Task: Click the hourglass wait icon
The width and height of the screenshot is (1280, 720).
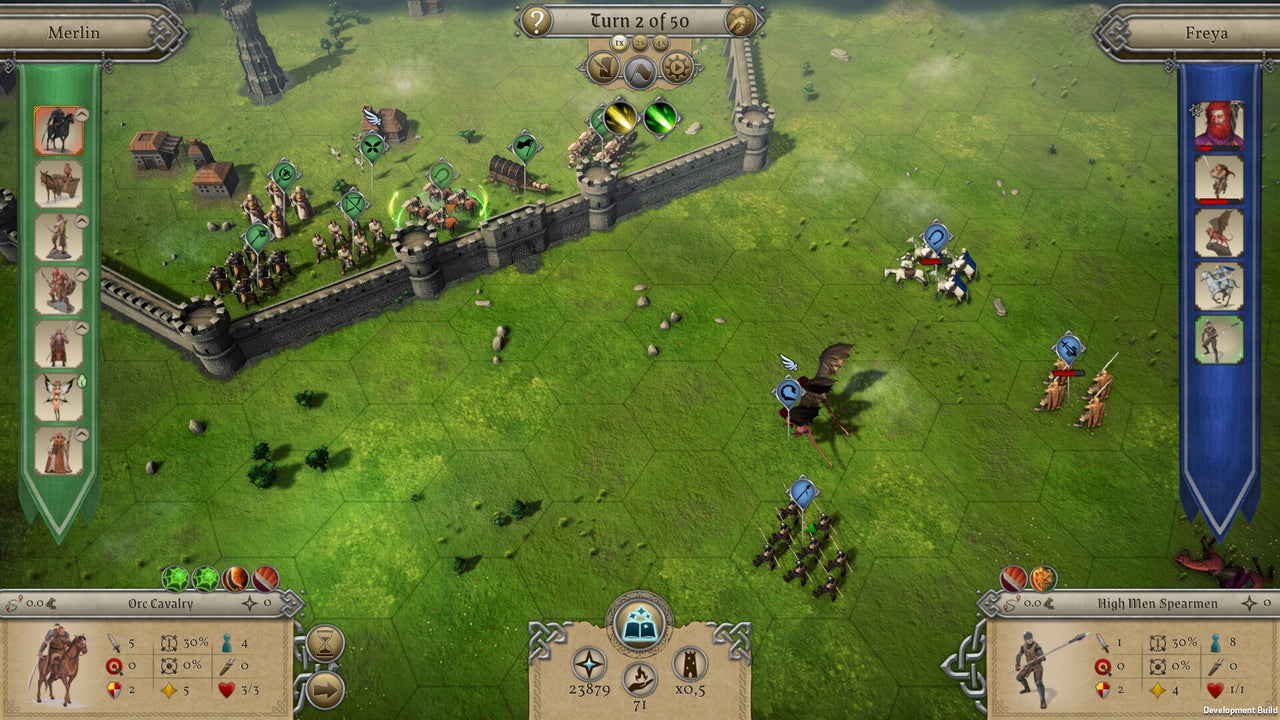Action: (x=325, y=642)
